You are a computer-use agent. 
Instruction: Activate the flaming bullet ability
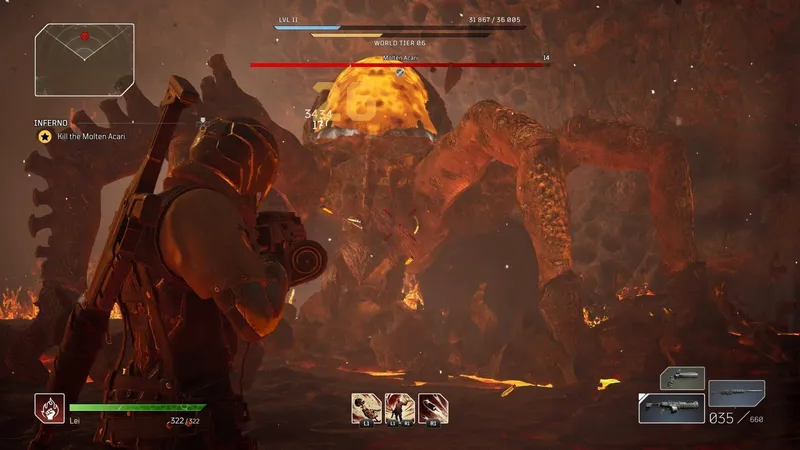433,407
